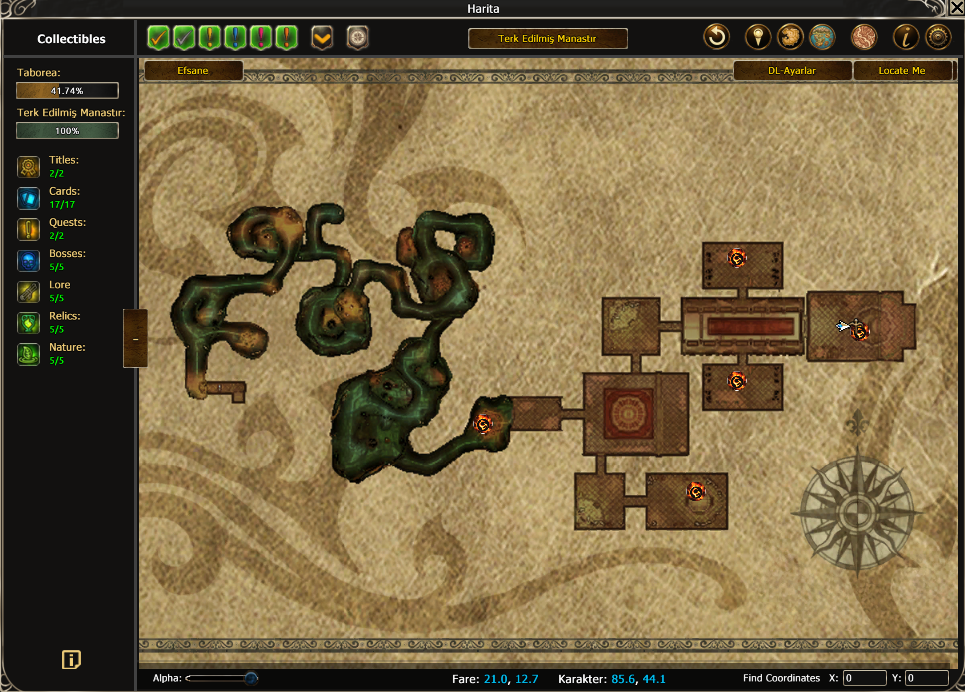Click the gold italic info icon

906,38
